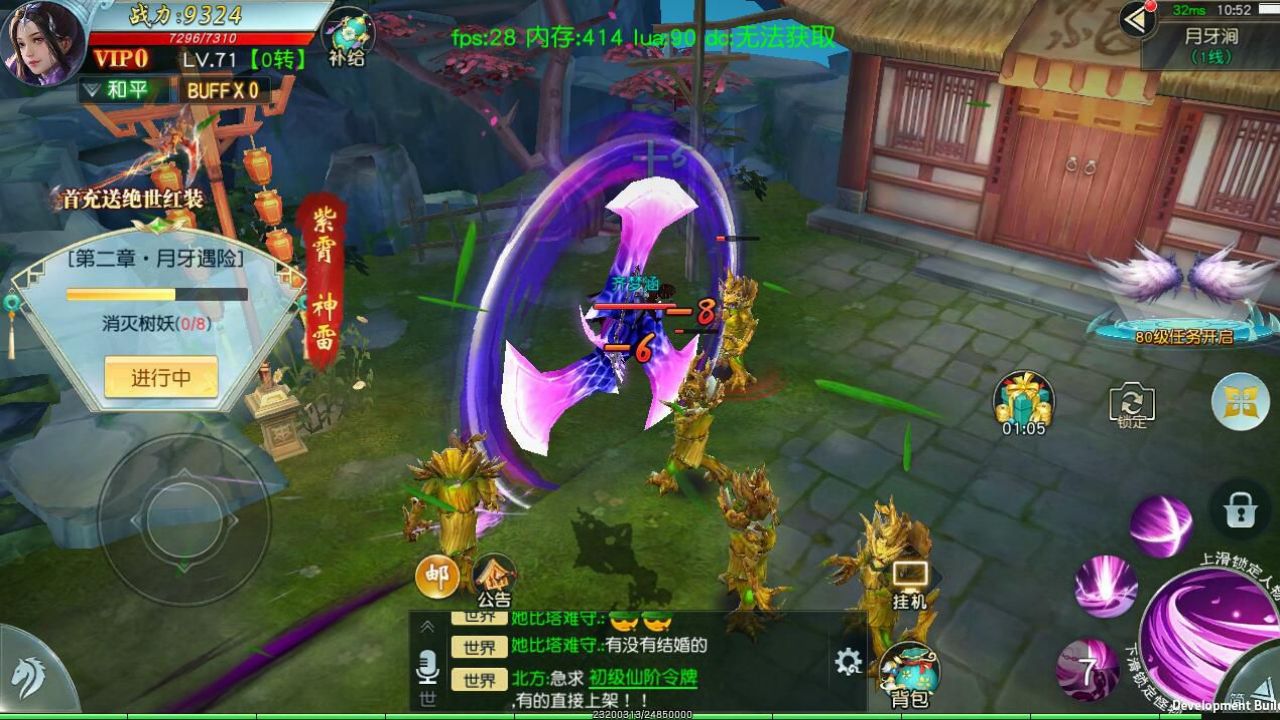The image size is (1280, 720).
Task: Open the character portrait in the top corner
Action: [x=44, y=42]
